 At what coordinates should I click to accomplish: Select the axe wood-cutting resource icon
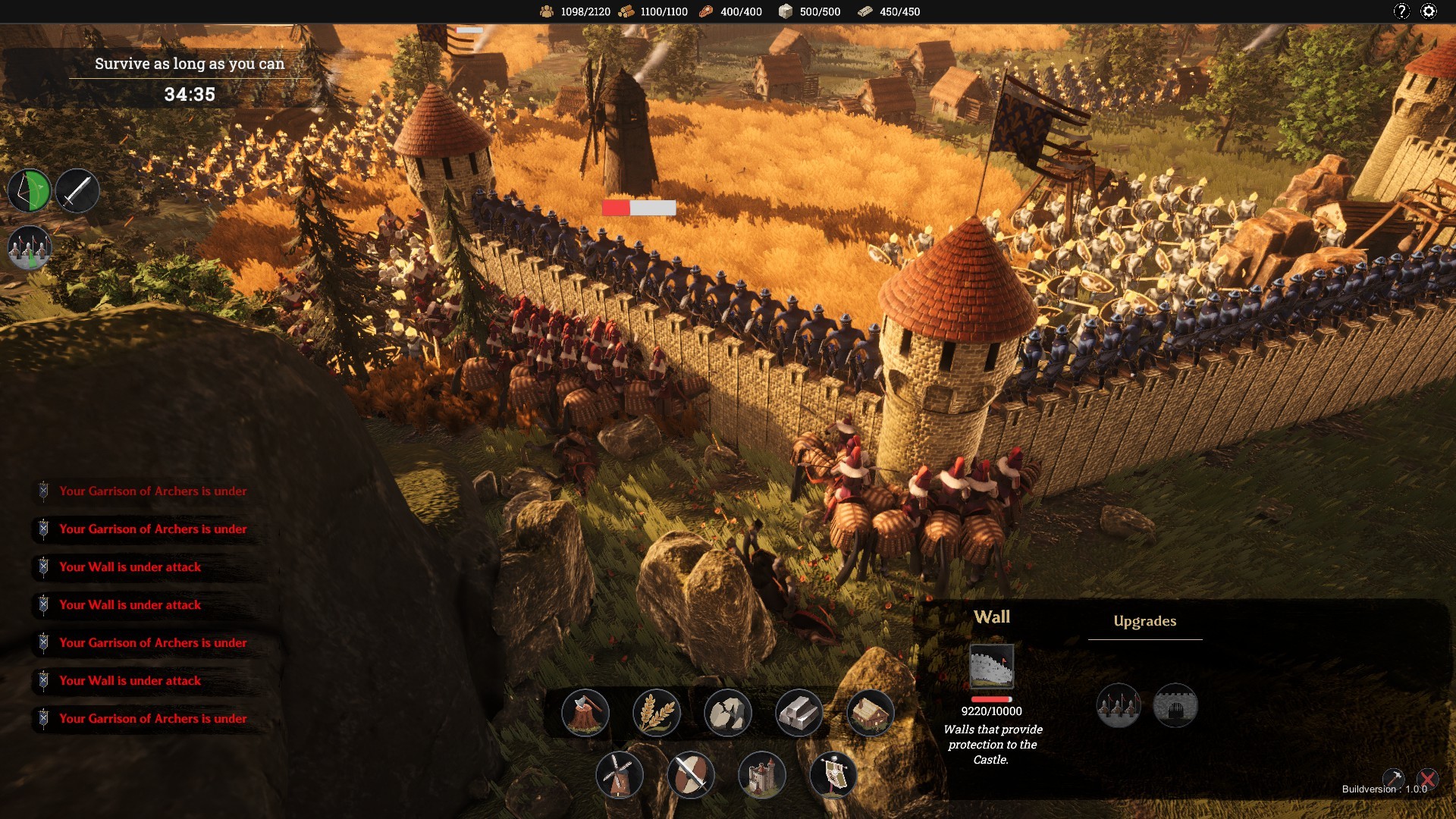pos(585,713)
